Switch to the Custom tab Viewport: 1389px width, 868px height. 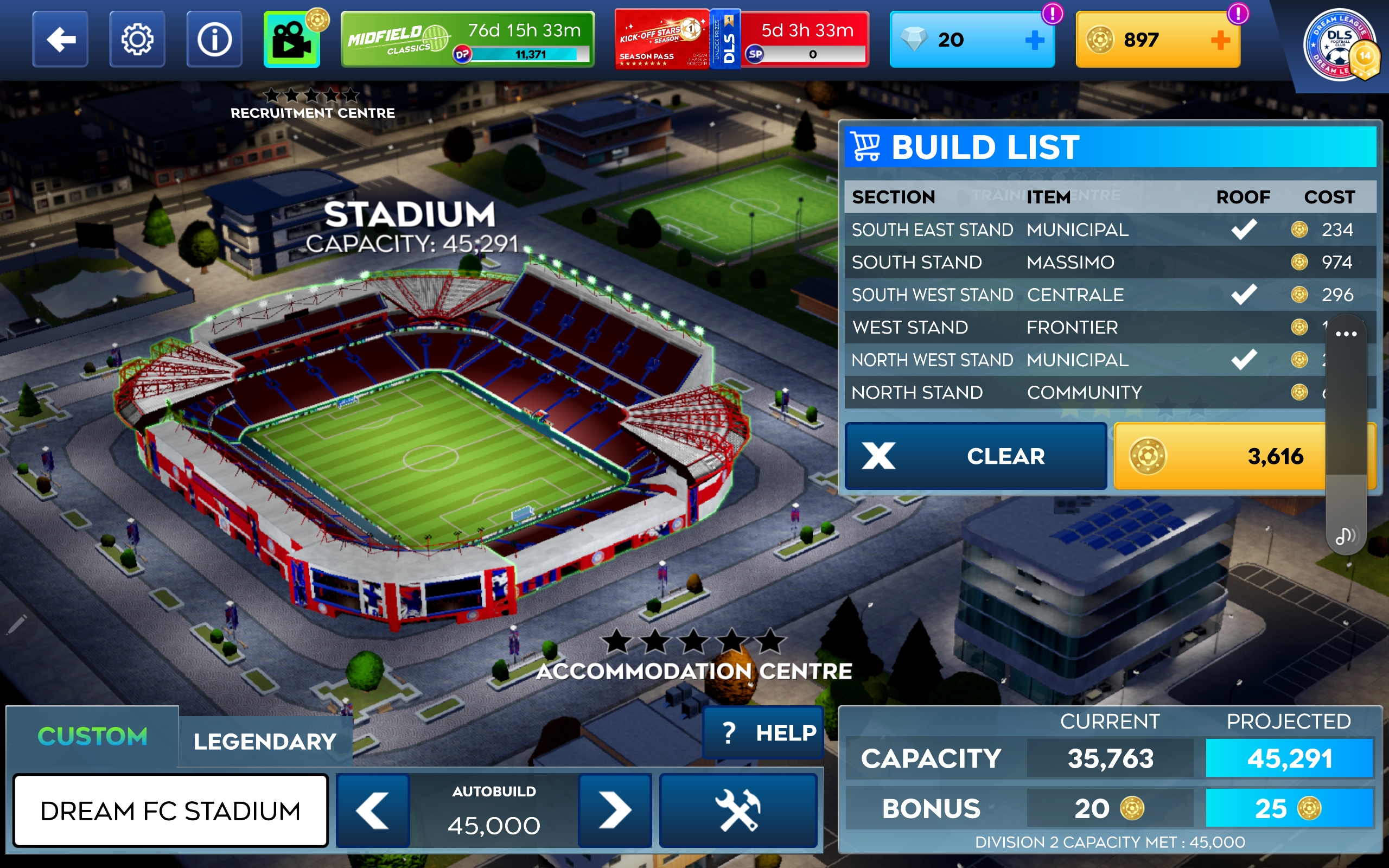tap(92, 737)
